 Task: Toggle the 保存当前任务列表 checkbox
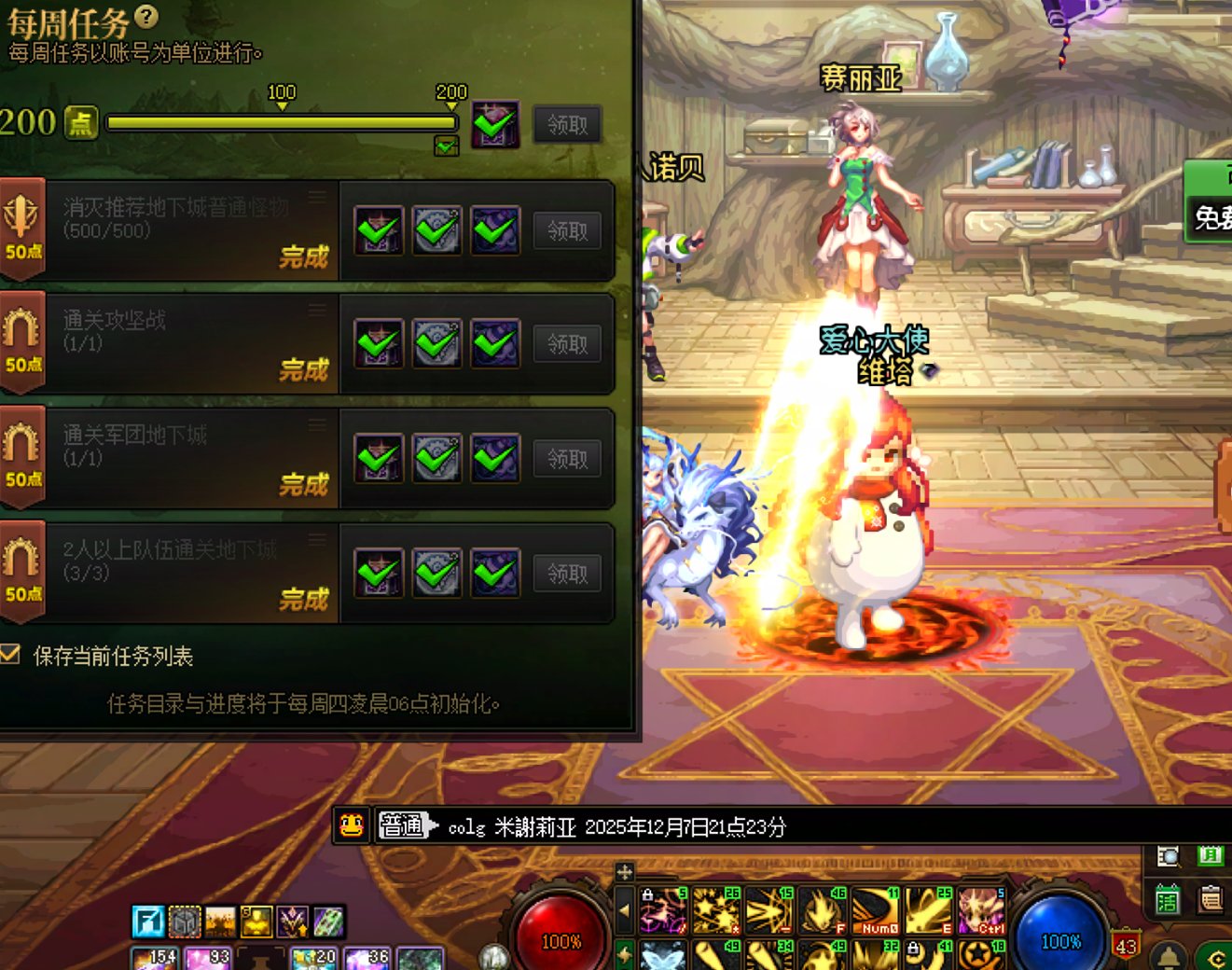pos(11,655)
